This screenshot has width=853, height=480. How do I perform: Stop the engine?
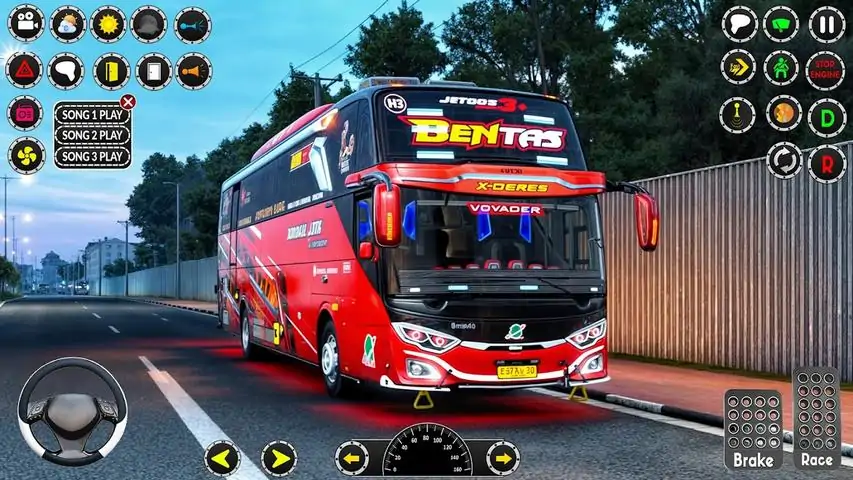pos(826,68)
